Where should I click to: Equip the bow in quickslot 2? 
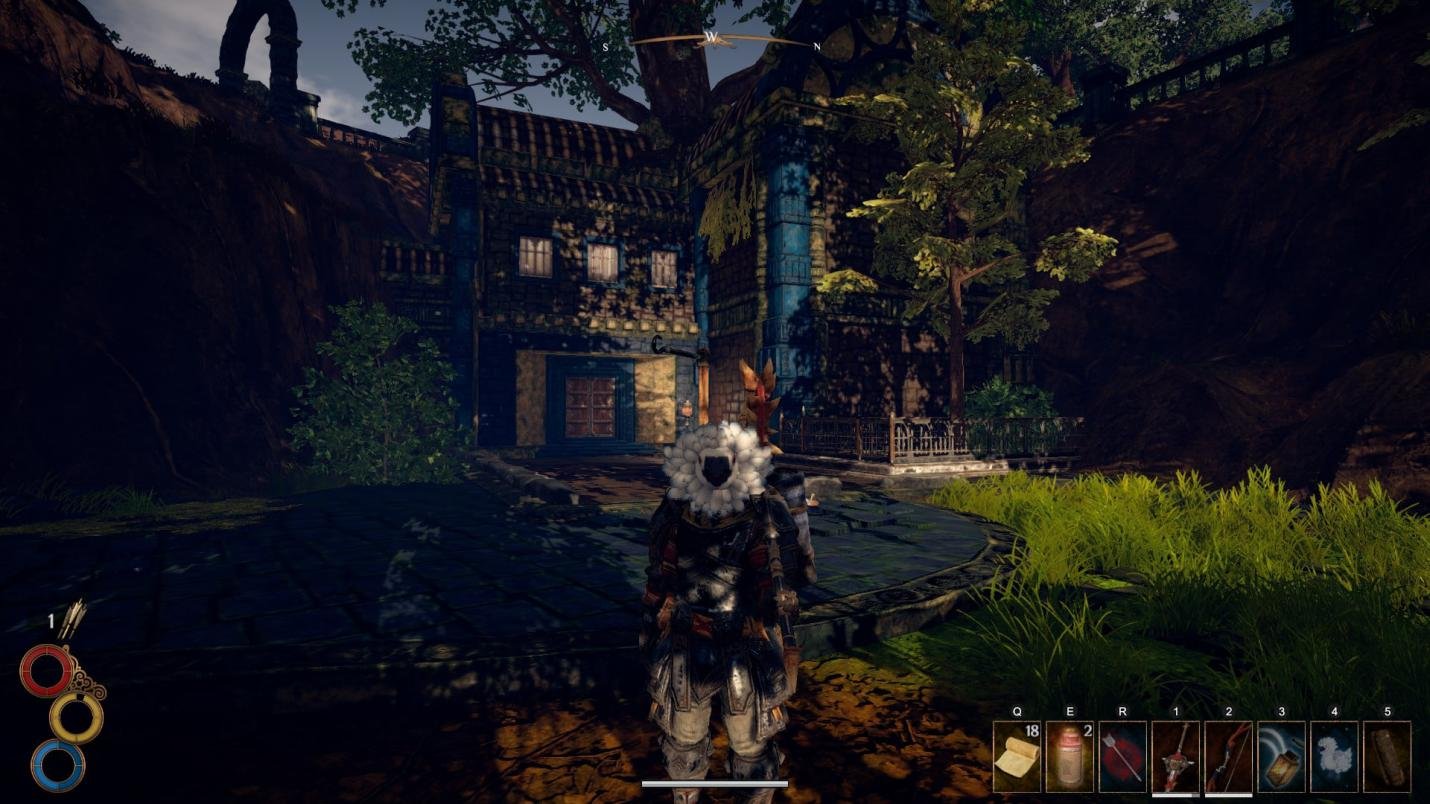coord(1228,755)
